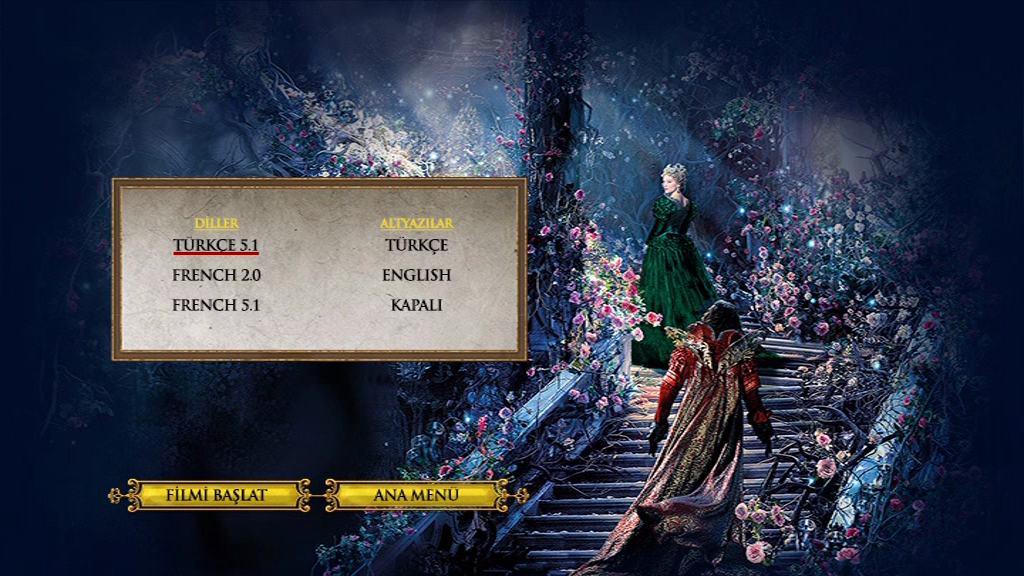The width and height of the screenshot is (1024, 576).
Task: Click the Filmi Başlat button
Action: [x=217, y=494]
